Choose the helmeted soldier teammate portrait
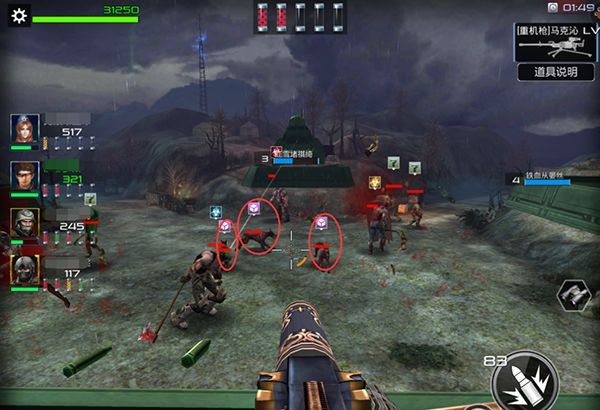Viewport: 600px width, 410px height. pyautogui.click(x=25, y=223)
